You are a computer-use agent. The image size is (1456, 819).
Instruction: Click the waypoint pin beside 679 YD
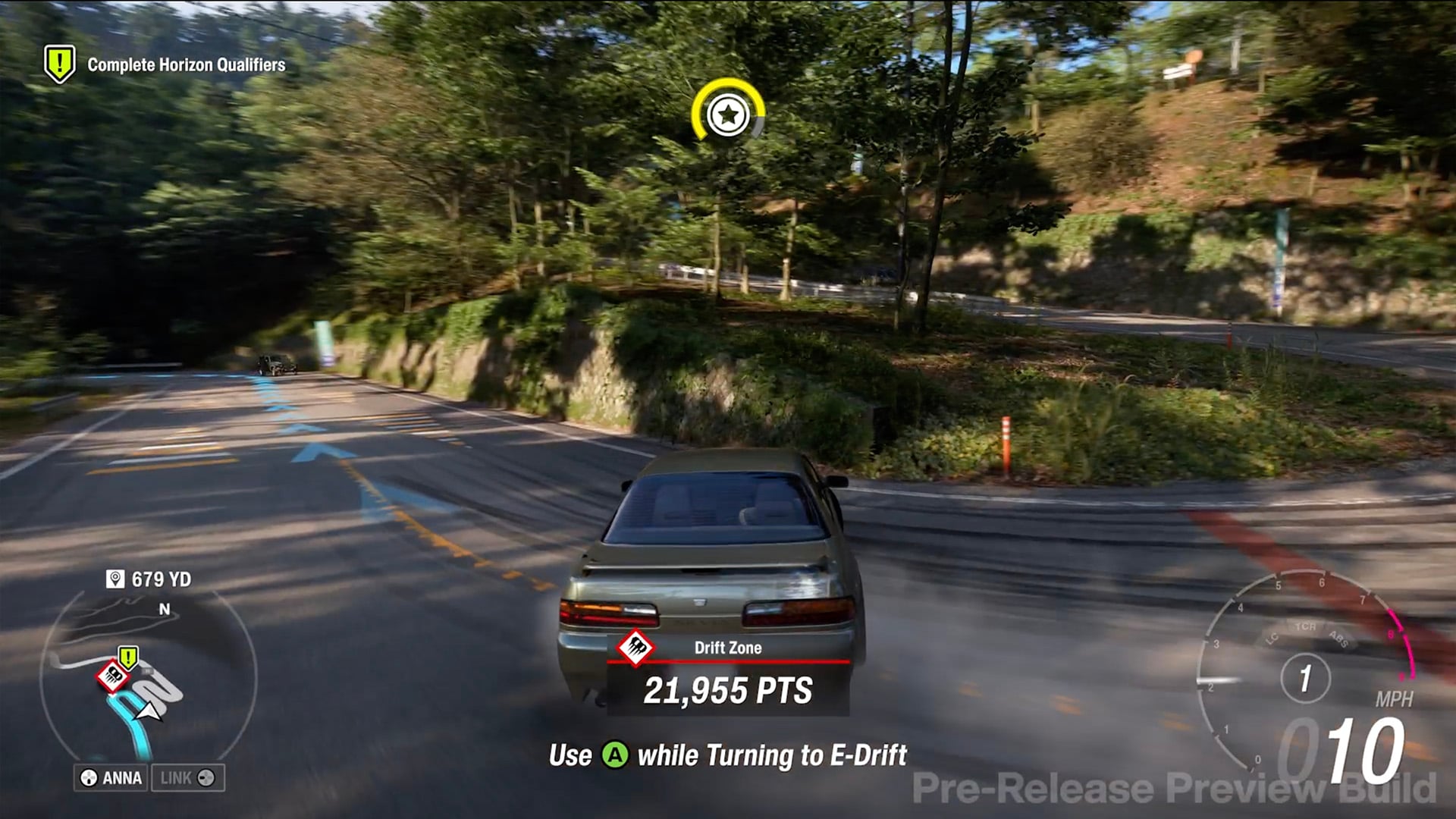(x=115, y=577)
